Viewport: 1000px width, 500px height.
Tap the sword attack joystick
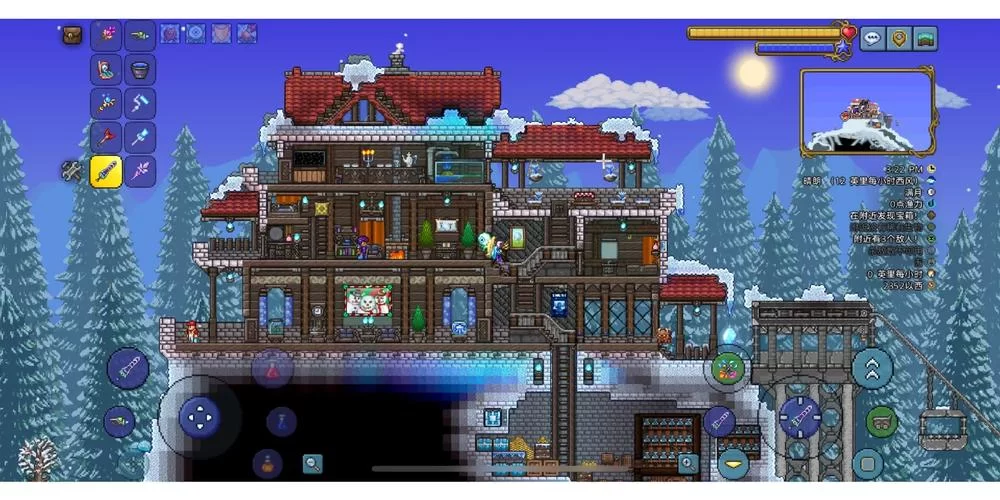799,416
